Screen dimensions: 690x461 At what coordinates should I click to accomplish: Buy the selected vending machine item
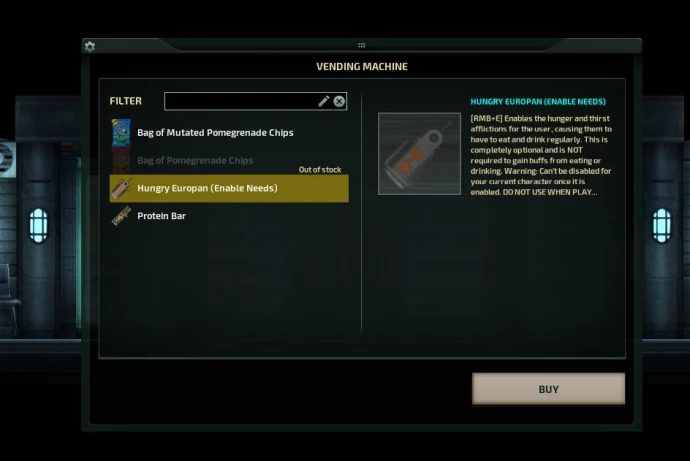[x=548, y=389]
